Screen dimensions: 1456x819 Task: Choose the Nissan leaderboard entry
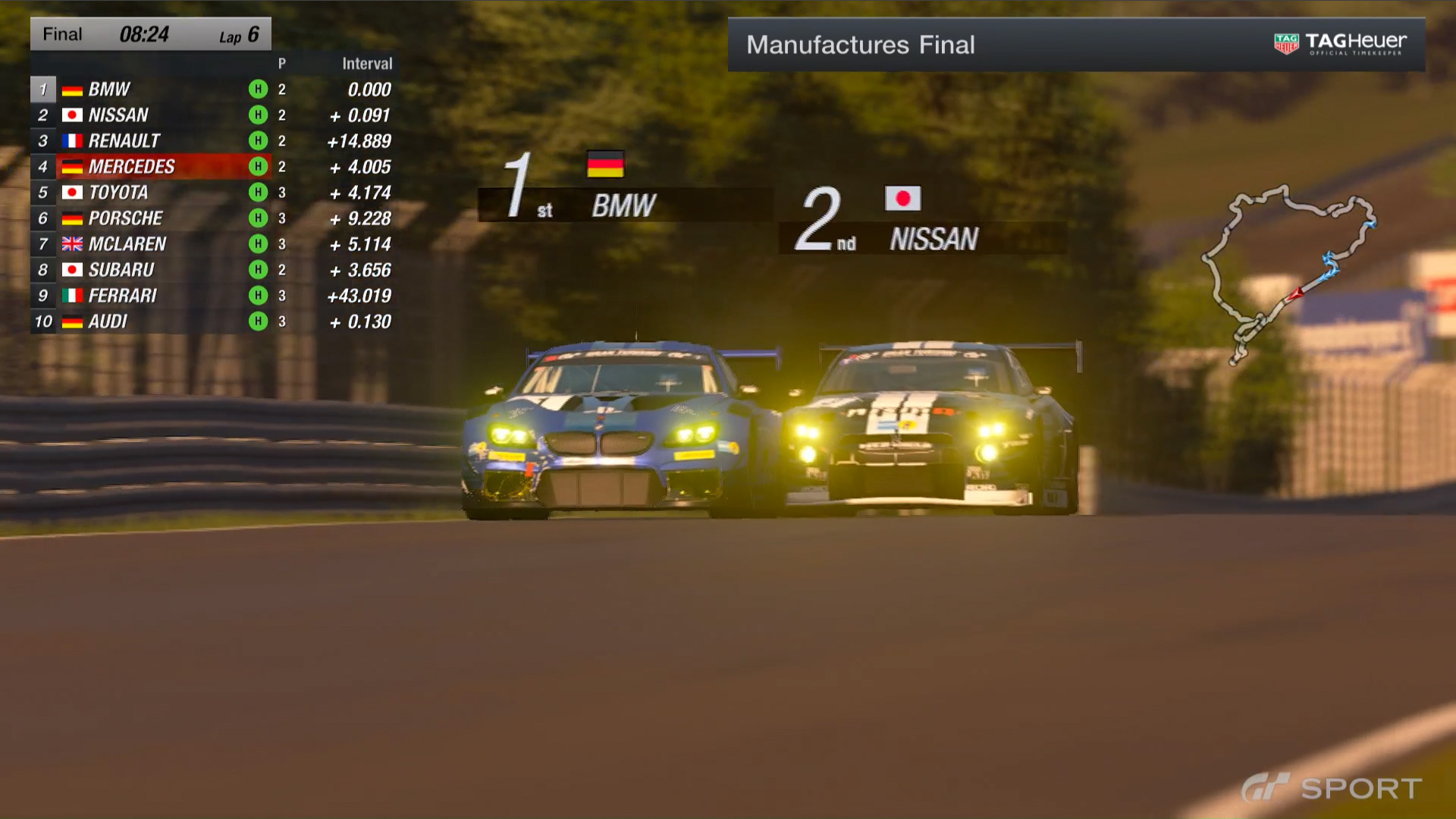tap(152, 115)
